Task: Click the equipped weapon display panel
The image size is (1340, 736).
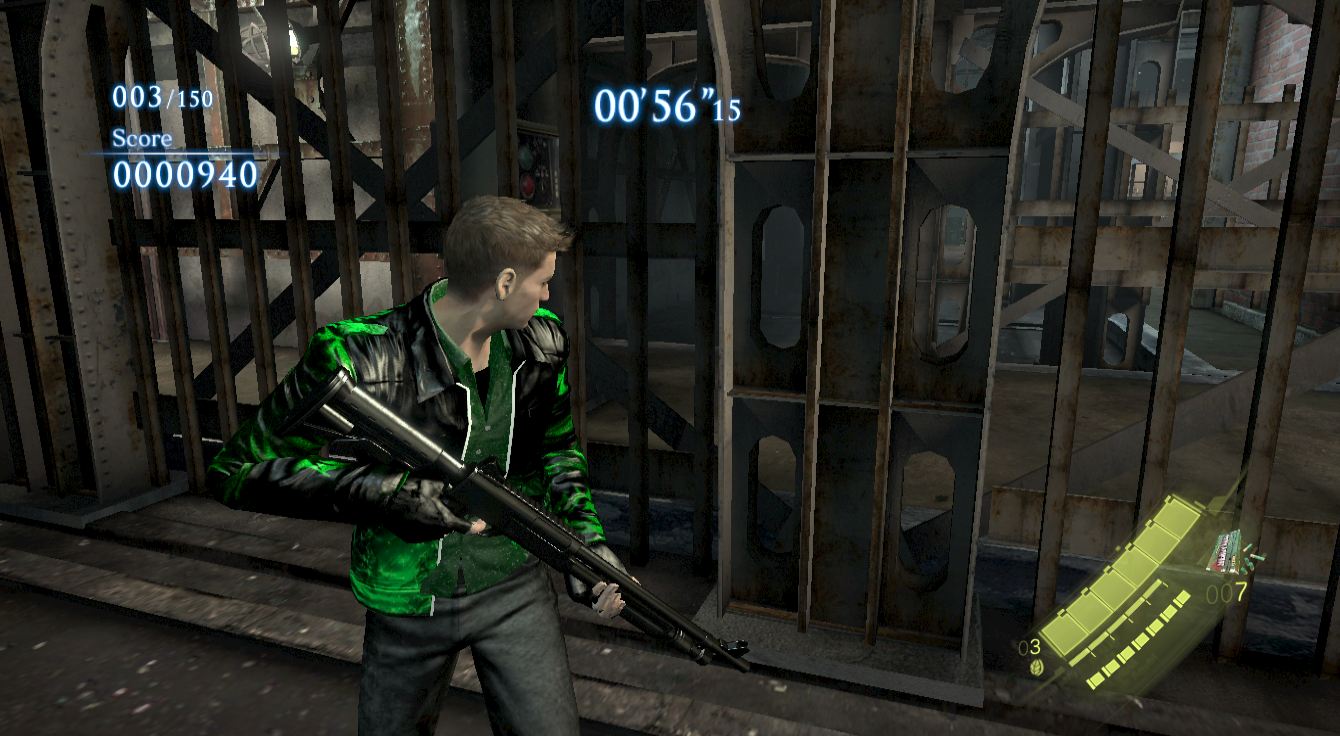Action: 1227,560
